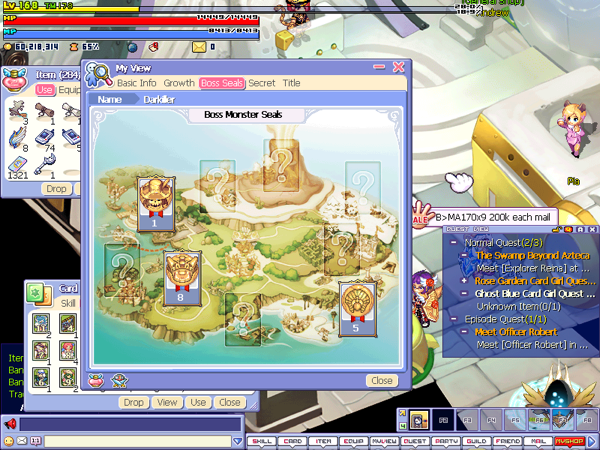Open the GUILD menu button
600x450 pixels.
click(x=480, y=441)
